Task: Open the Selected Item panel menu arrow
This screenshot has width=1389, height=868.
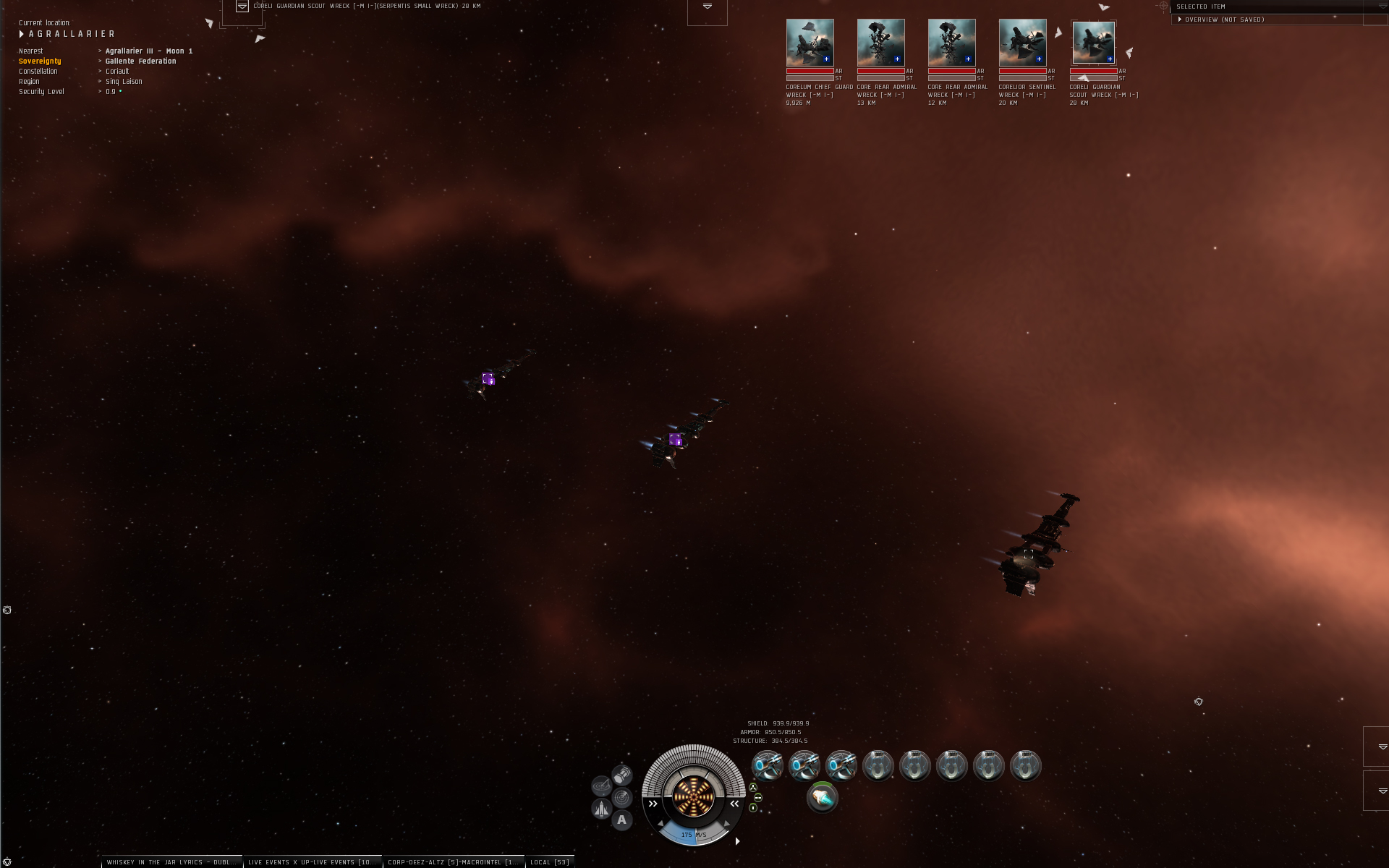Action: tap(1382, 7)
